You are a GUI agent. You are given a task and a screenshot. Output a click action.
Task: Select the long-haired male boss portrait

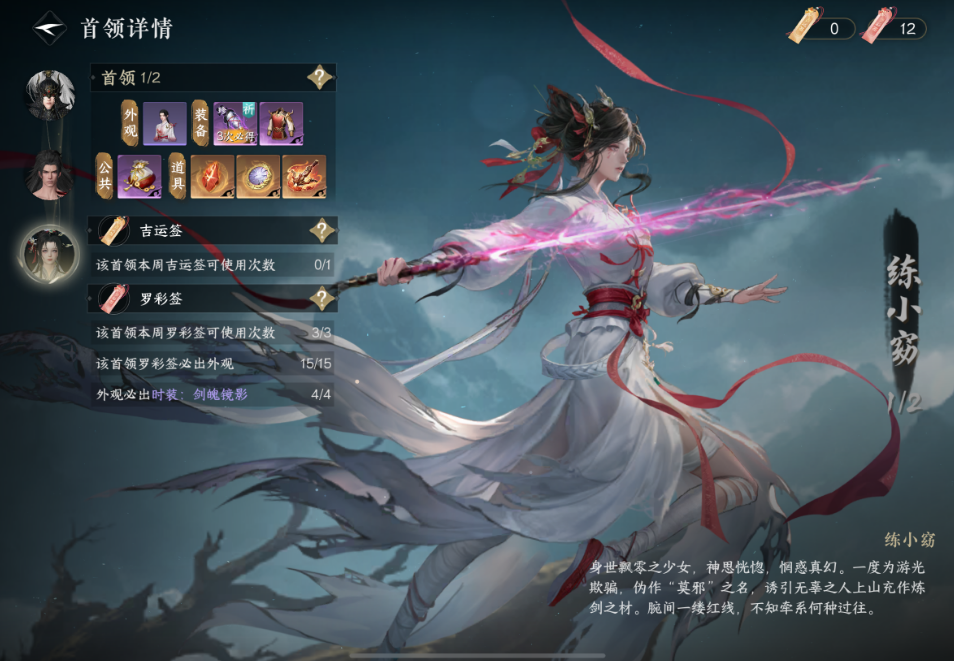48,174
